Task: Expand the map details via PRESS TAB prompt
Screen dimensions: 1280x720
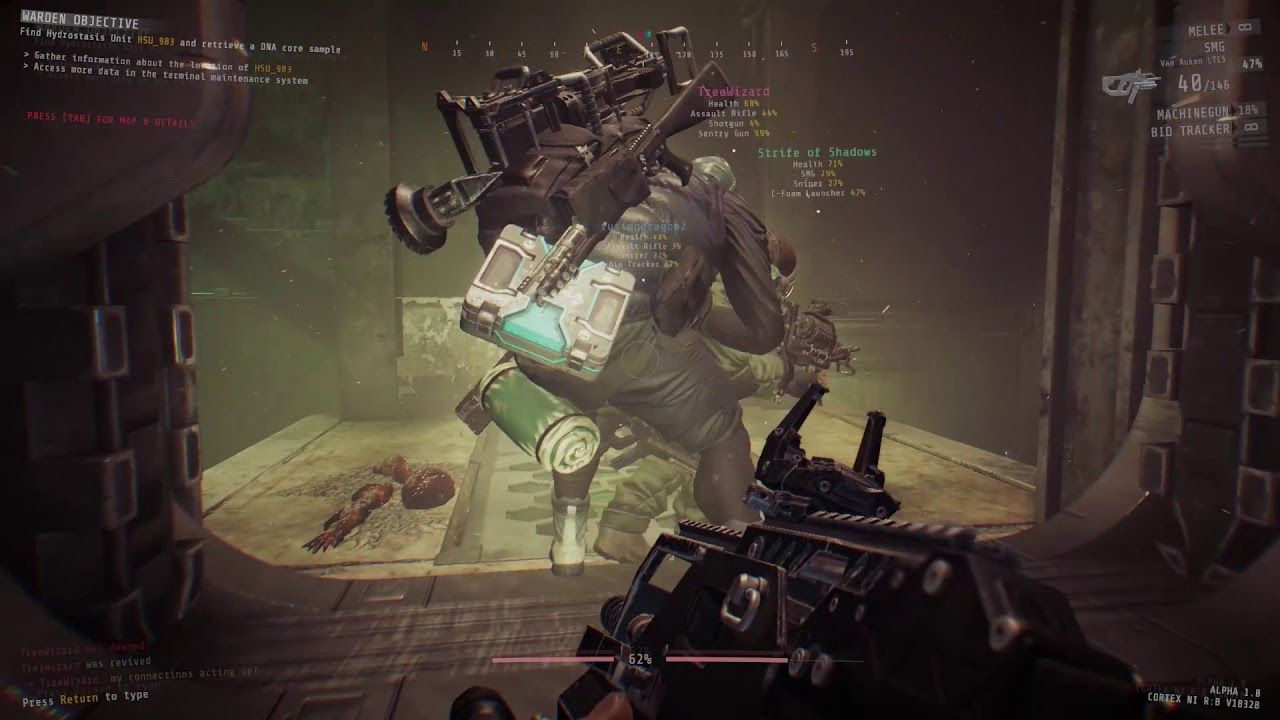Action: (110, 118)
